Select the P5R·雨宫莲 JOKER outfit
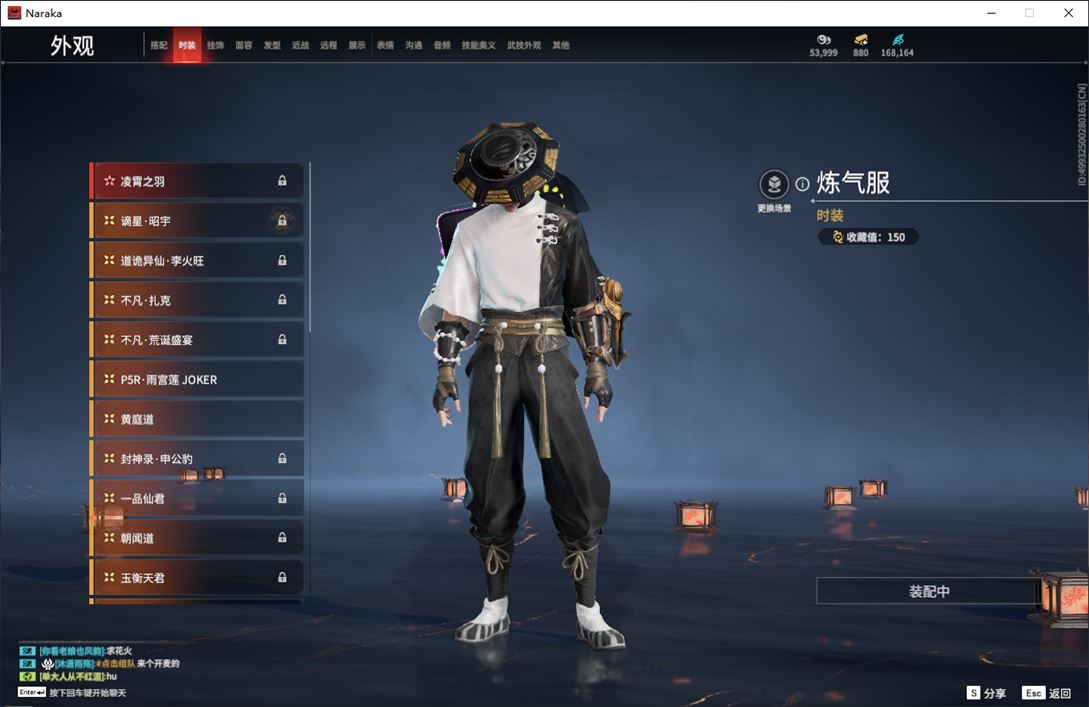Screen dimensions: 1089x707 point(197,379)
